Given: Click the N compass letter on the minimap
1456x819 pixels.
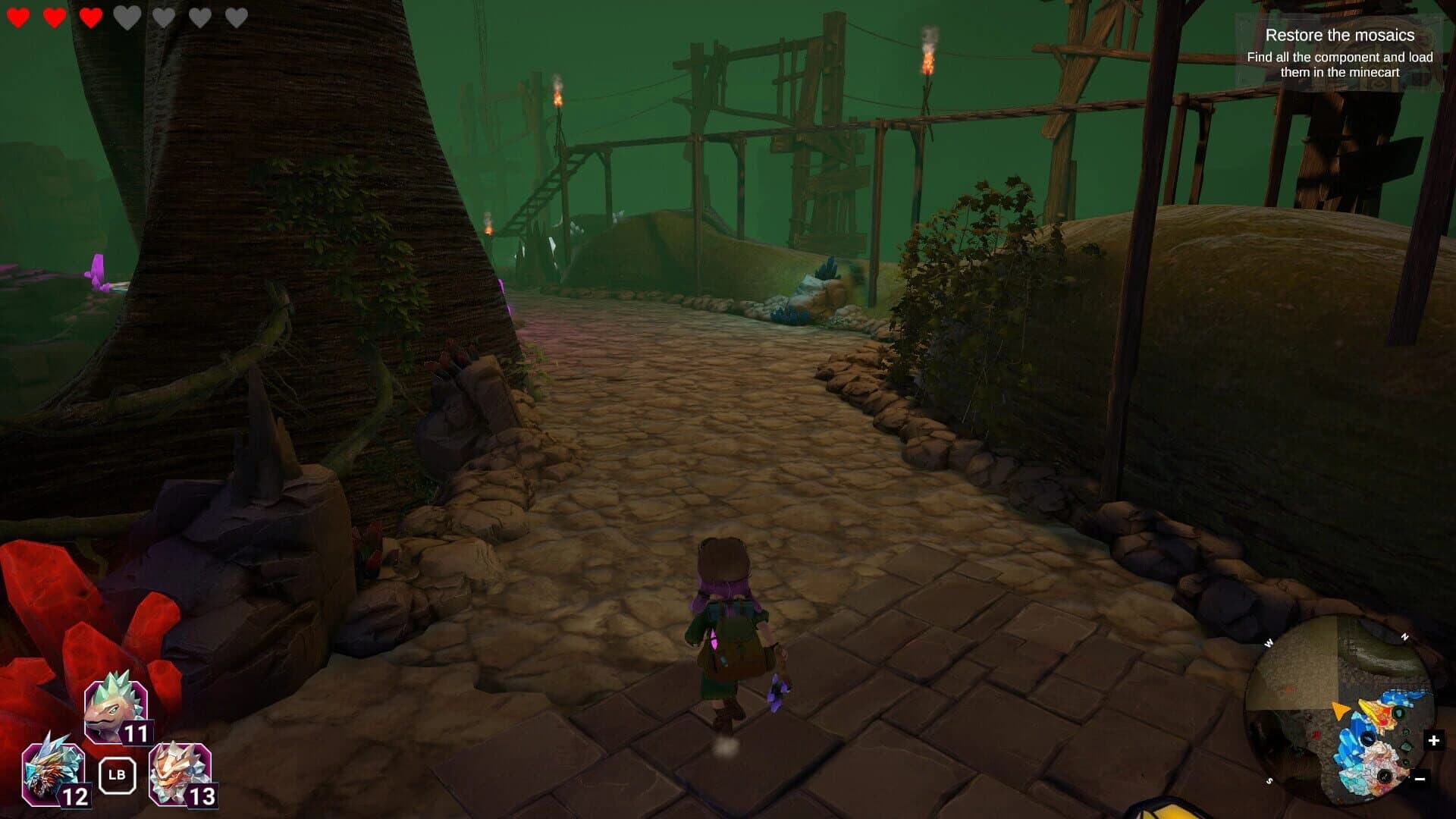Looking at the screenshot, I should [1405, 635].
